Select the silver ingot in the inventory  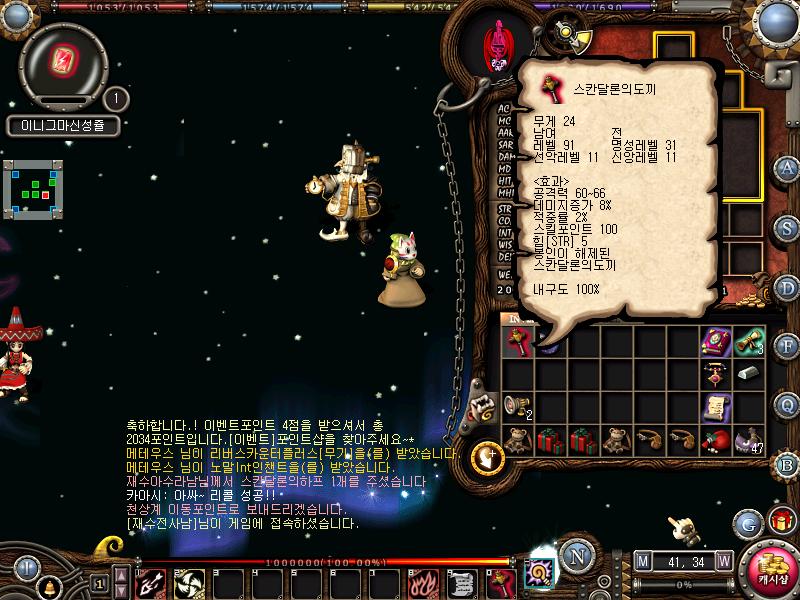point(748,373)
